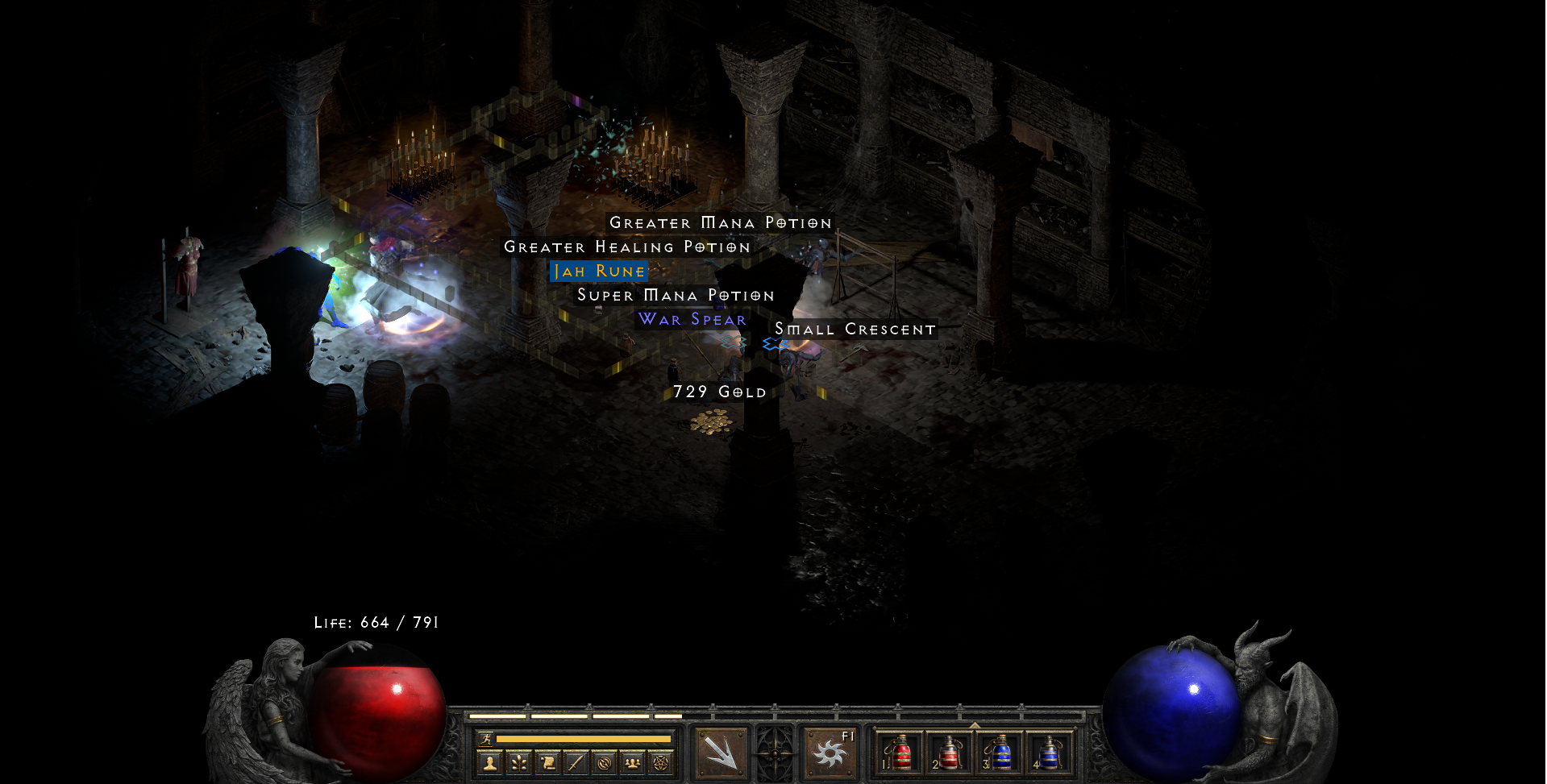Toggle run/walk beside the stamina bar
The image size is (1547, 784).
tap(487, 740)
